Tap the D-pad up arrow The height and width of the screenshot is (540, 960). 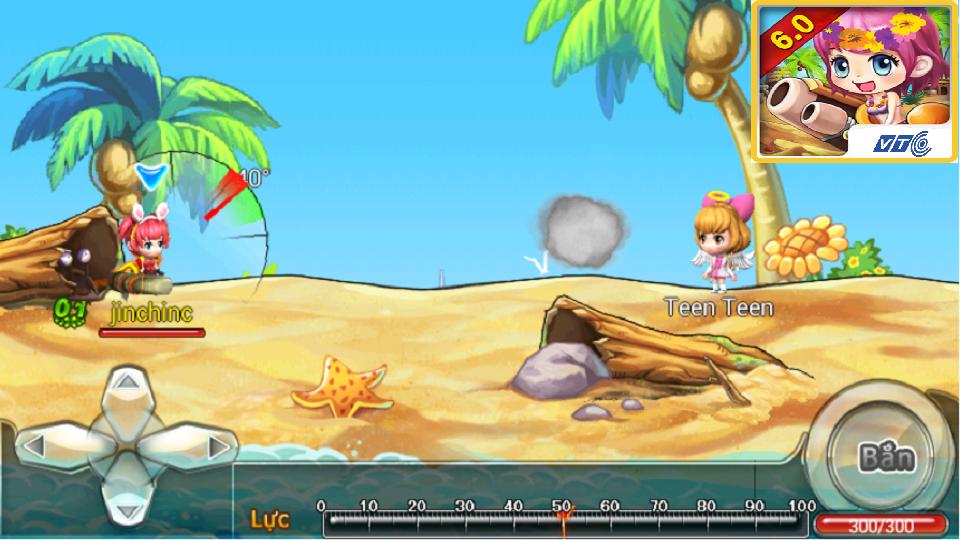coord(126,392)
